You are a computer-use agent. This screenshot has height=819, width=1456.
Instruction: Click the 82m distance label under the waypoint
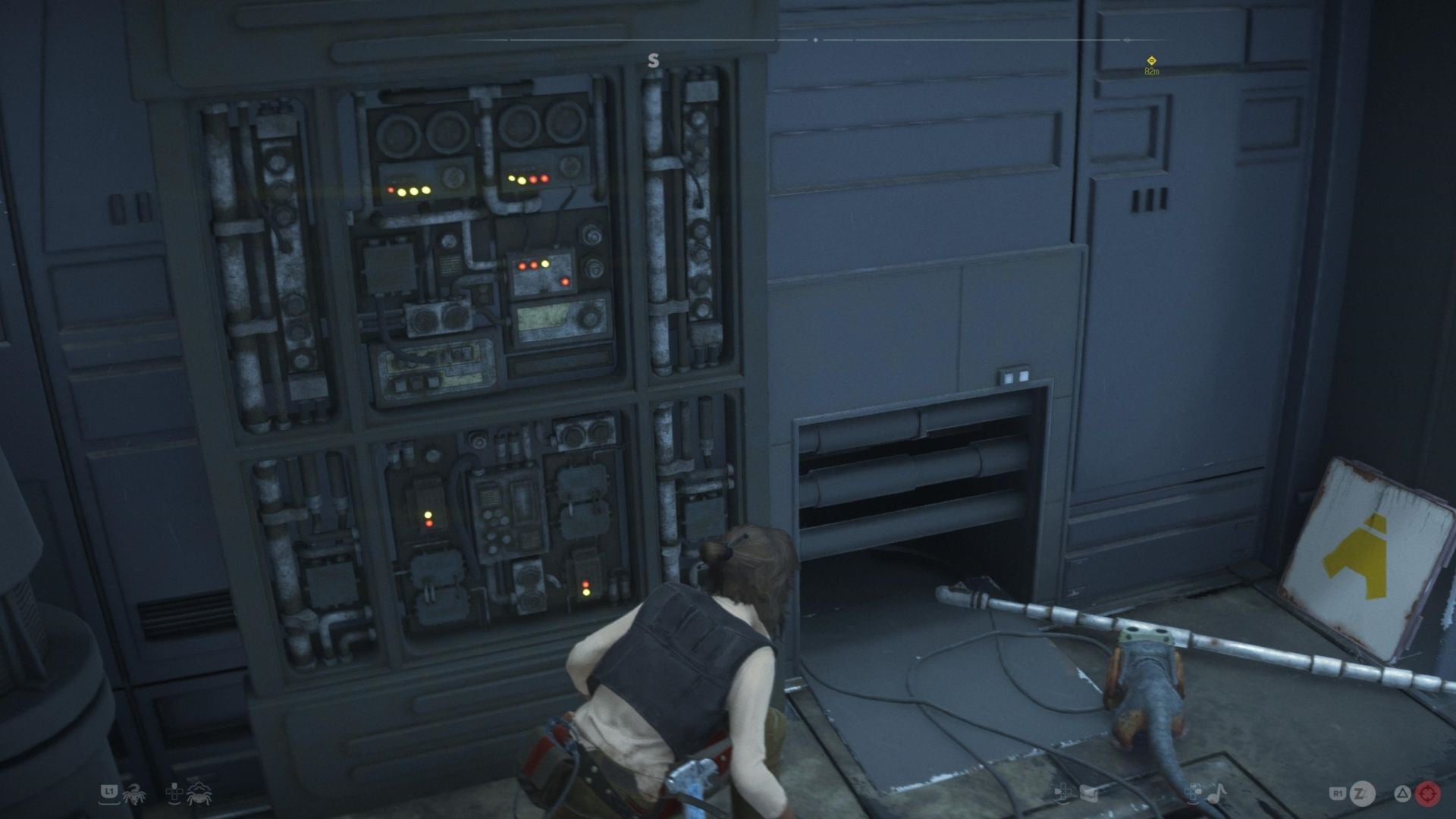(x=1151, y=71)
